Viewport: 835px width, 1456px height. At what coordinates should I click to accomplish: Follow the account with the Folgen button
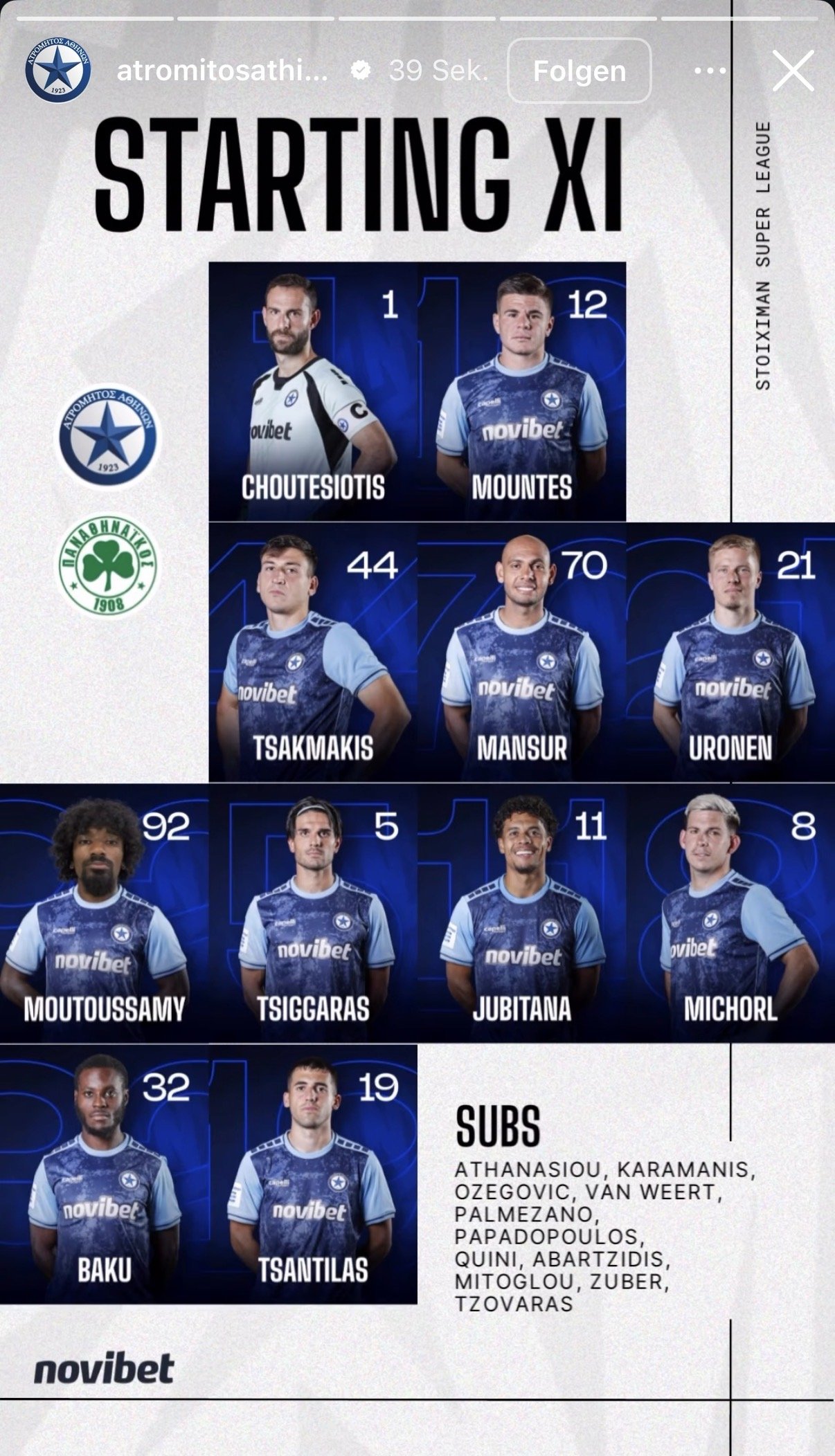tap(579, 71)
